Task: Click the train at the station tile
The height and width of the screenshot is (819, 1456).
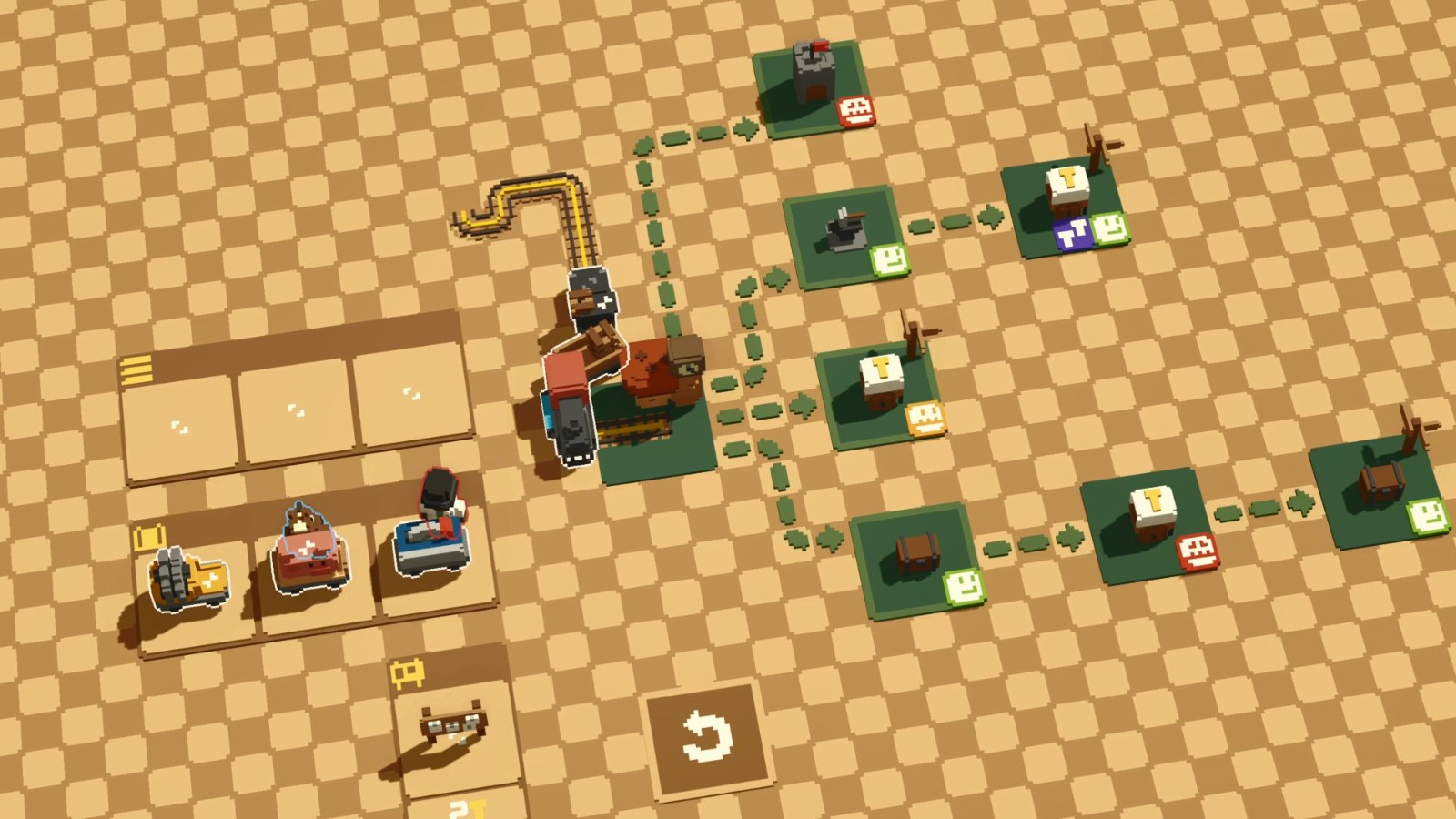Action: (x=570, y=409)
